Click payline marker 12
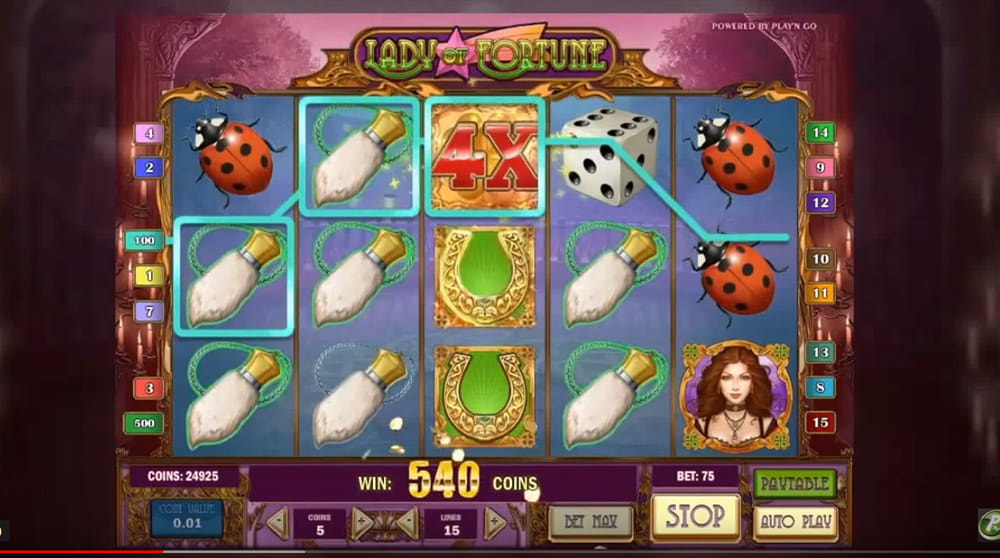Screen dimensions: 1000x558 [x=820, y=203]
